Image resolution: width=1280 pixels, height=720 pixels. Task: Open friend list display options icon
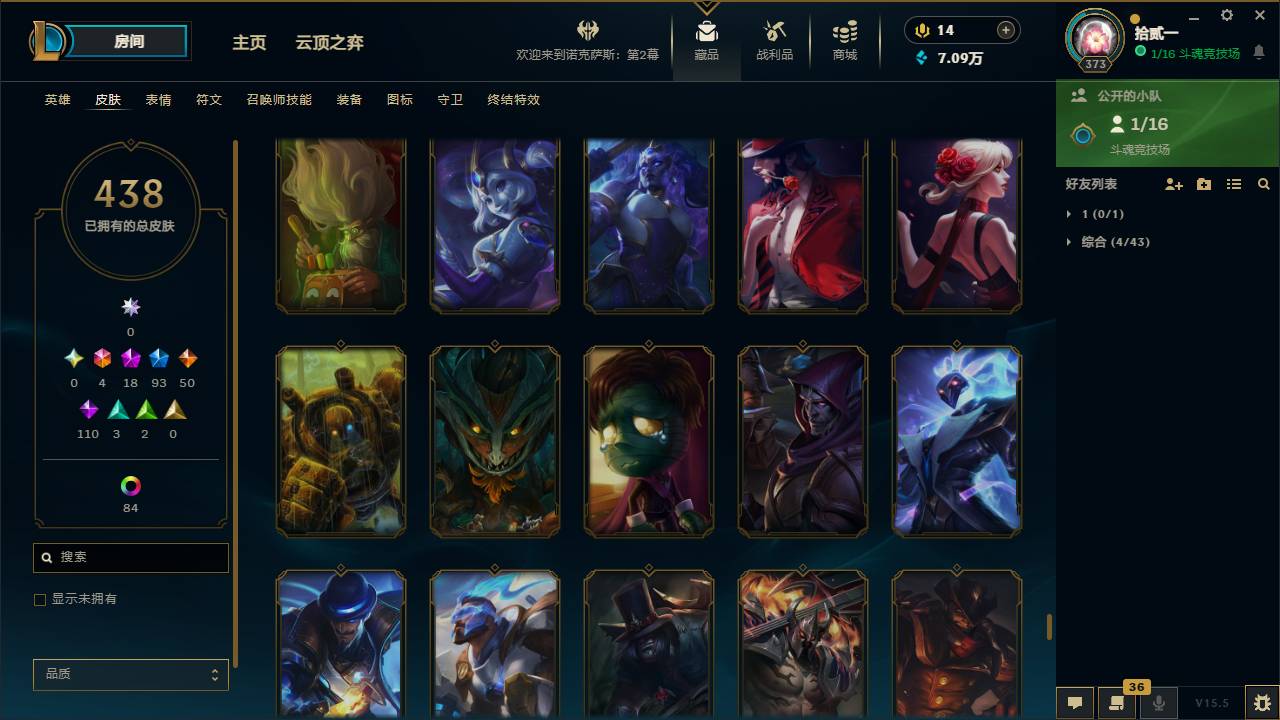1234,184
